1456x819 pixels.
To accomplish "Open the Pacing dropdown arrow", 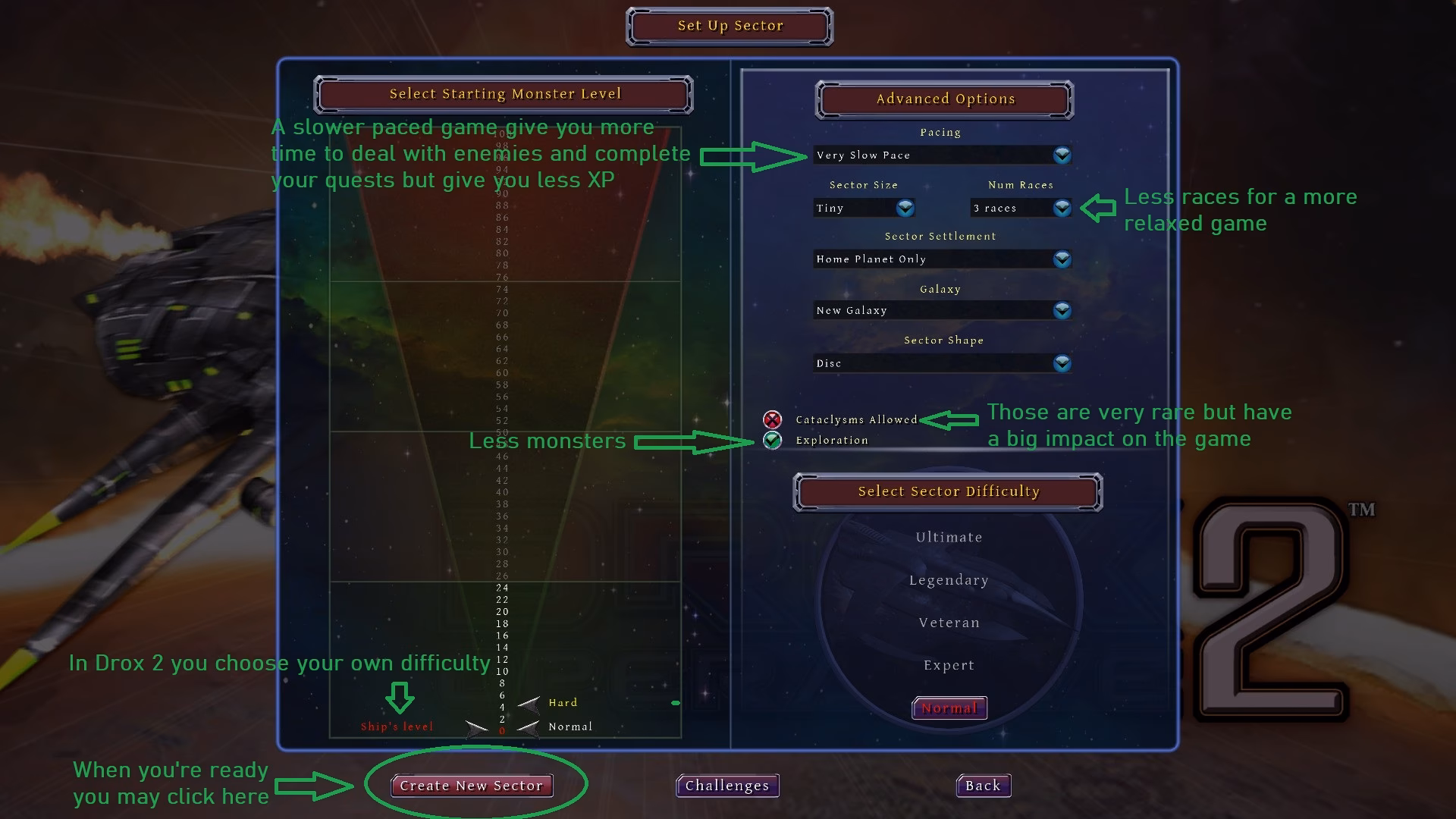I will 1062,155.
